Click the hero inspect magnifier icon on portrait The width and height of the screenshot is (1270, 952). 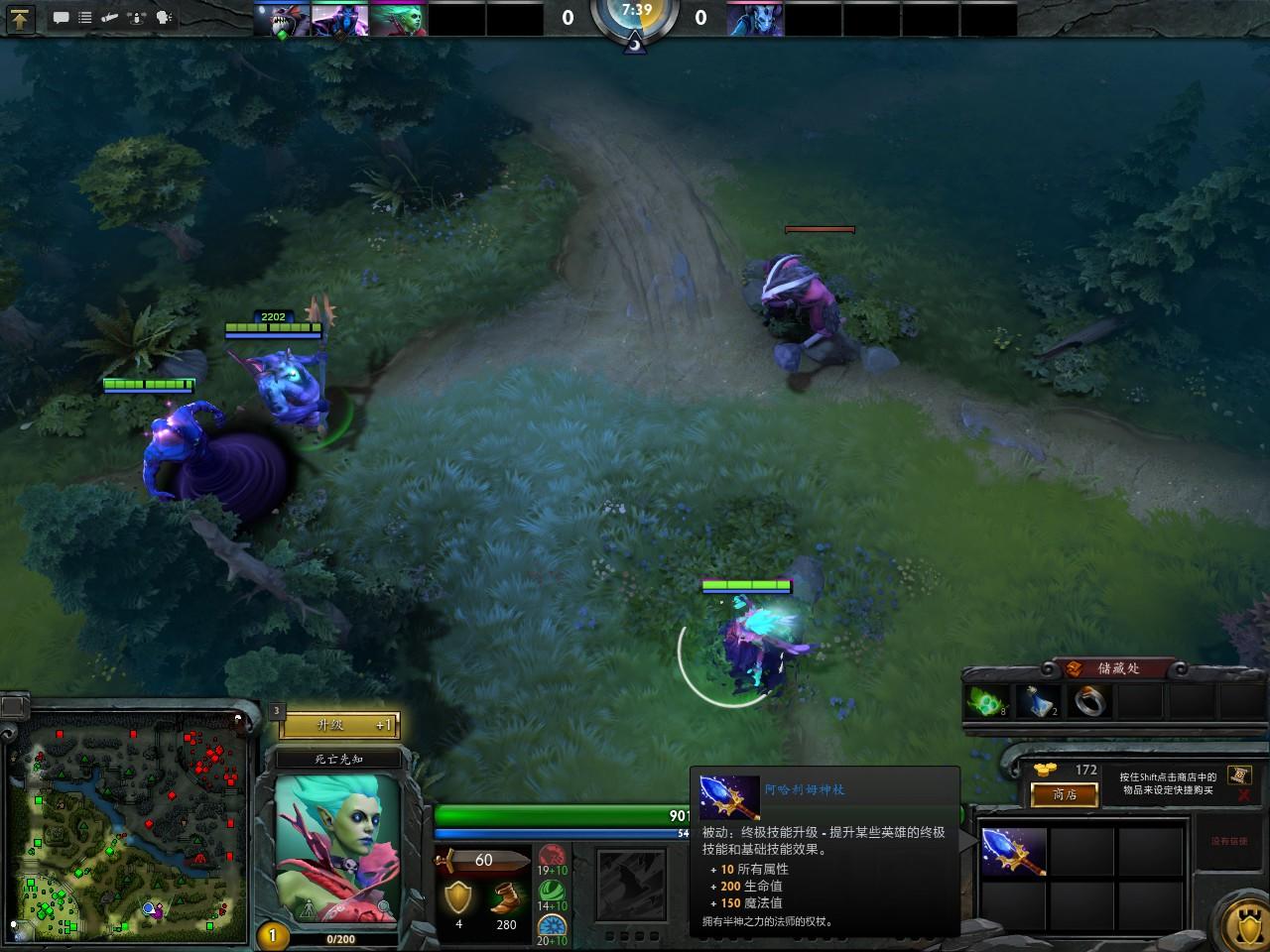click(x=383, y=907)
